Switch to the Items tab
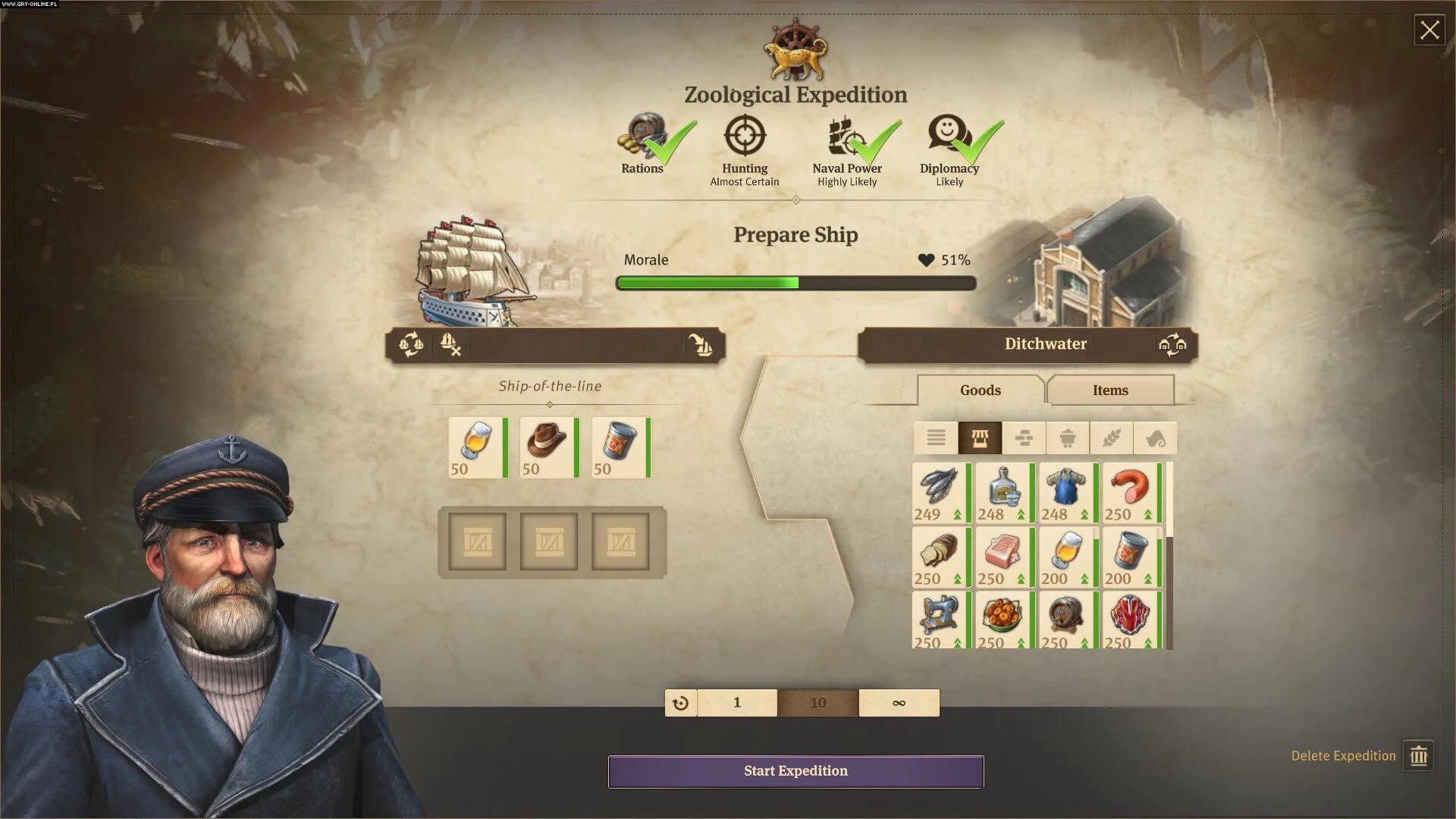Screen dimensions: 1456x819 [x=1110, y=390]
